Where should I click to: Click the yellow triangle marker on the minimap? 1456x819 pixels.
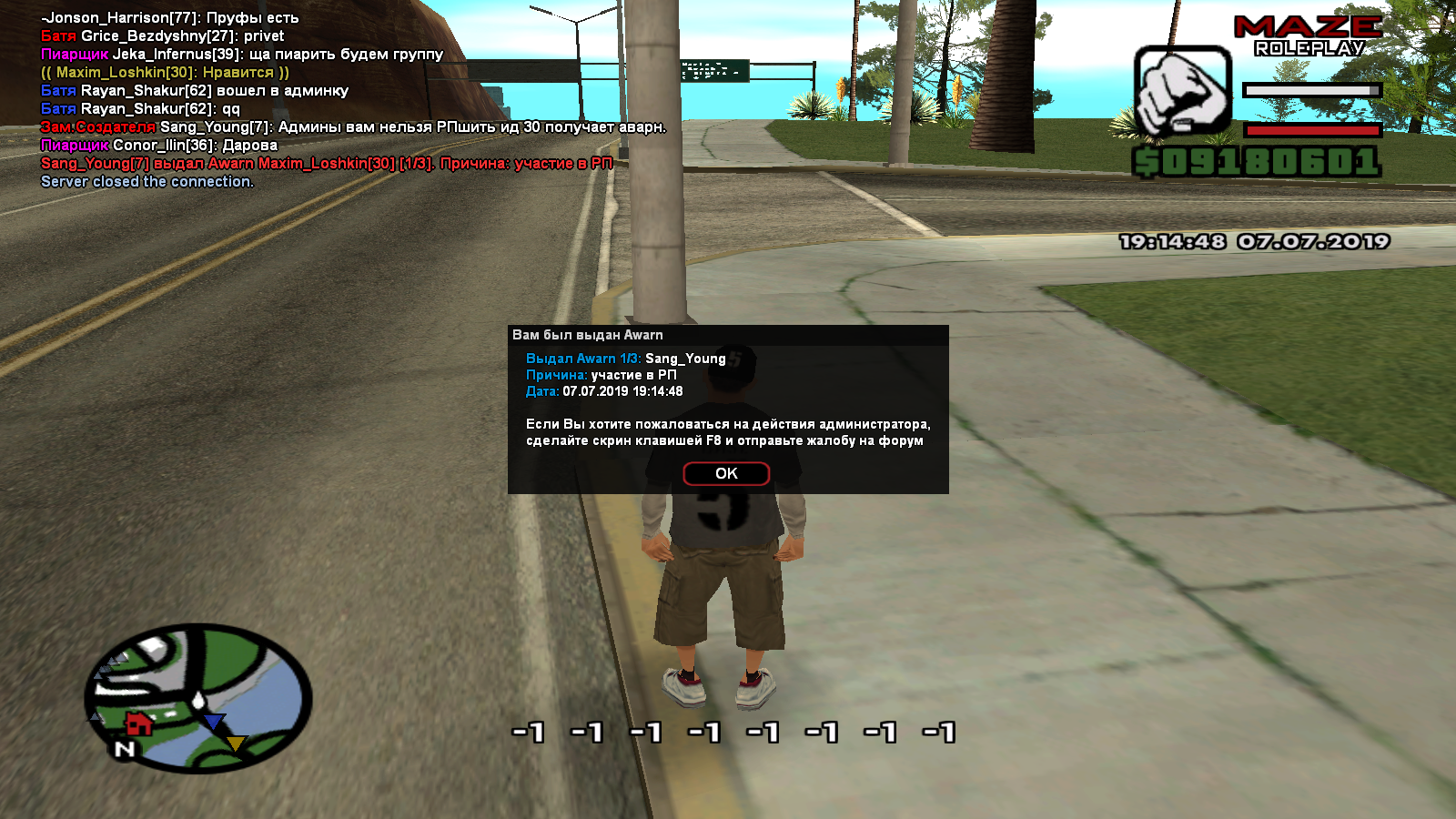tap(235, 743)
